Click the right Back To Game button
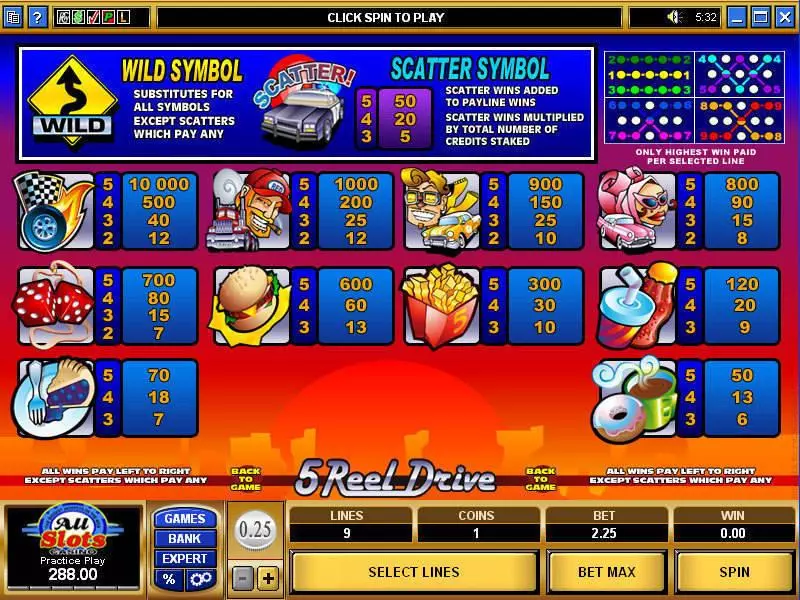This screenshot has height=600, width=800. (x=540, y=479)
